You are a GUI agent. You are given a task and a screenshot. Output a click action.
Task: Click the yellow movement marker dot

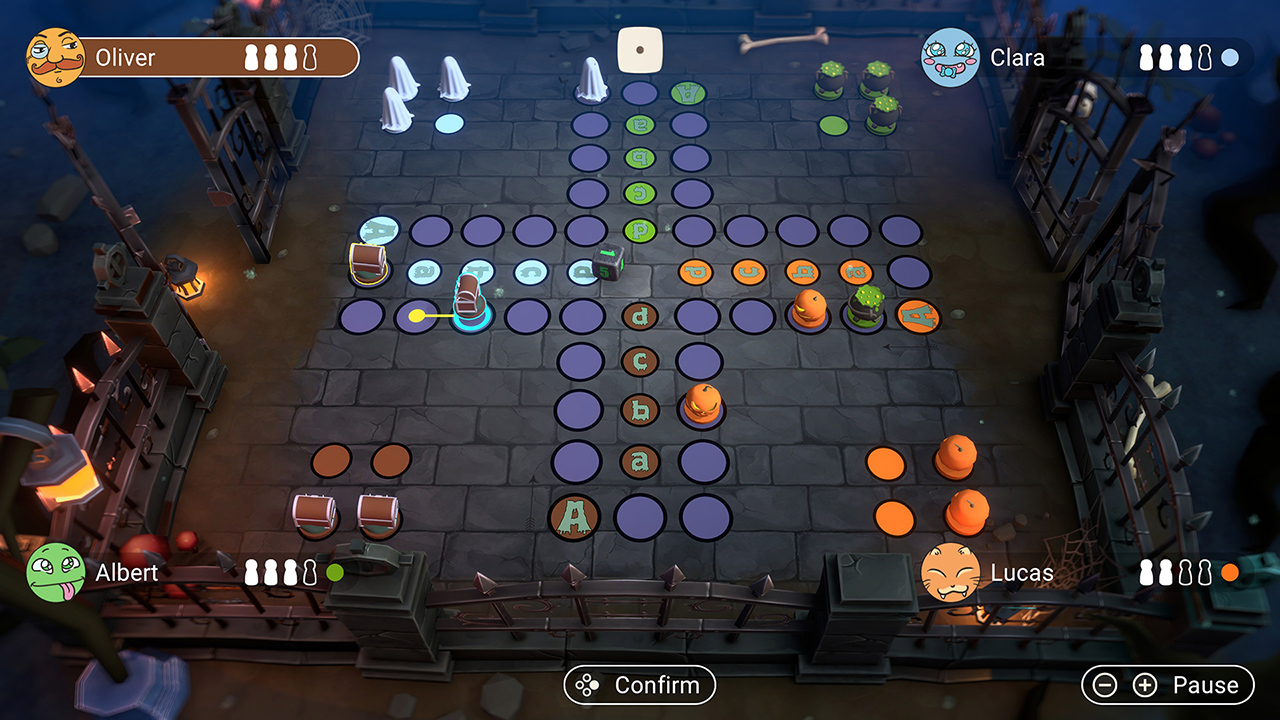point(417,313)
